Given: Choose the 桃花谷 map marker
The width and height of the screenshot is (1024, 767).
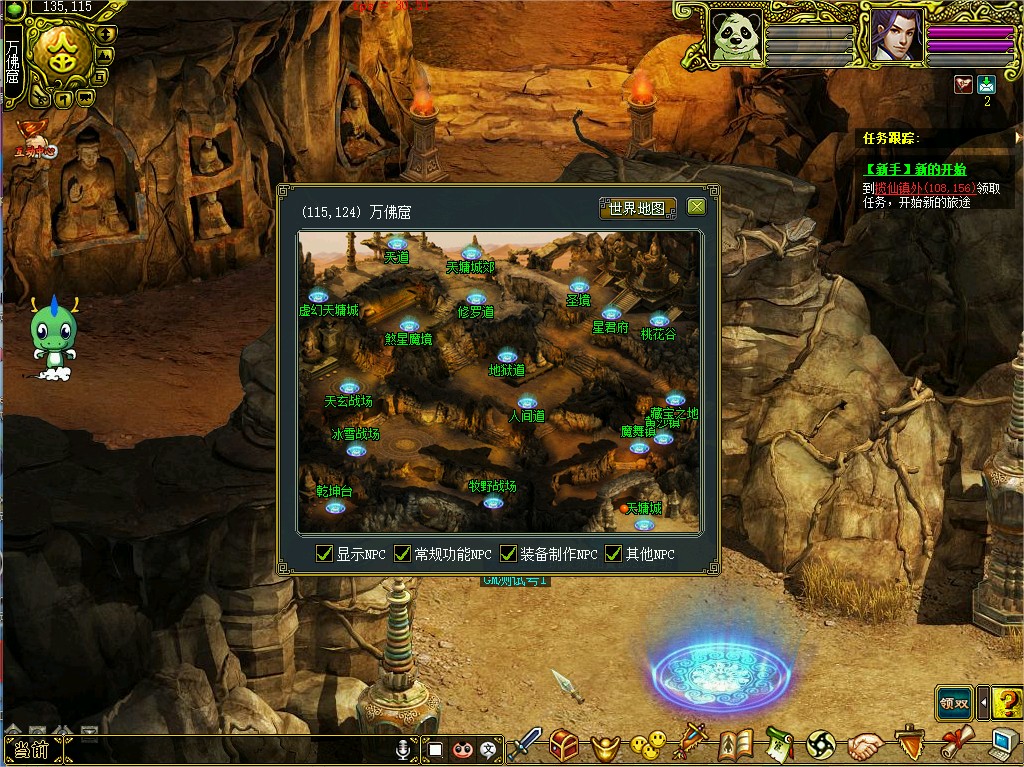Looking at the screenshot, I should [658, 322].
